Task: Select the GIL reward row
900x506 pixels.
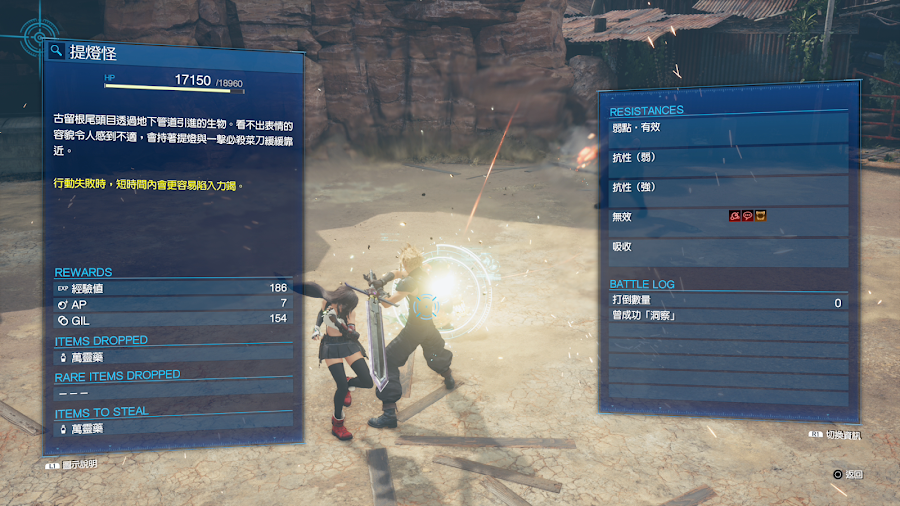Action: tap(172, 319)
